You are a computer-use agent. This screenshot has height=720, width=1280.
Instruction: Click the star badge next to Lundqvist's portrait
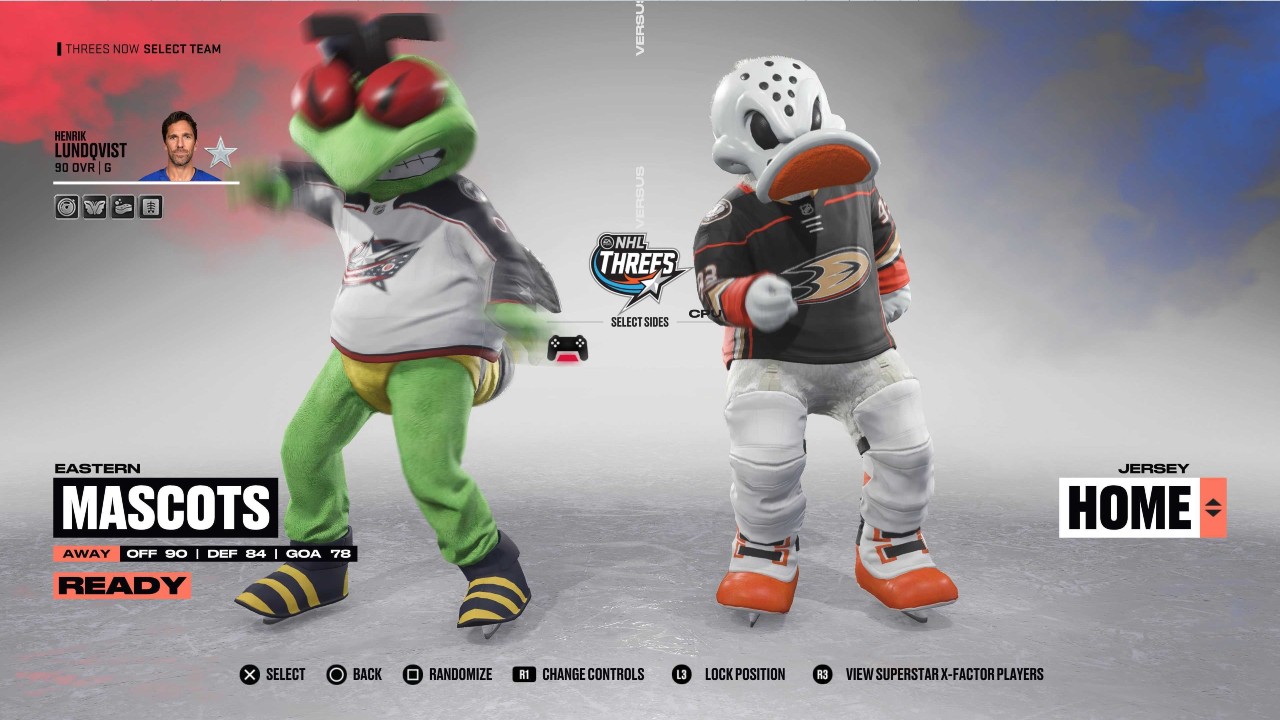[219, 152]
